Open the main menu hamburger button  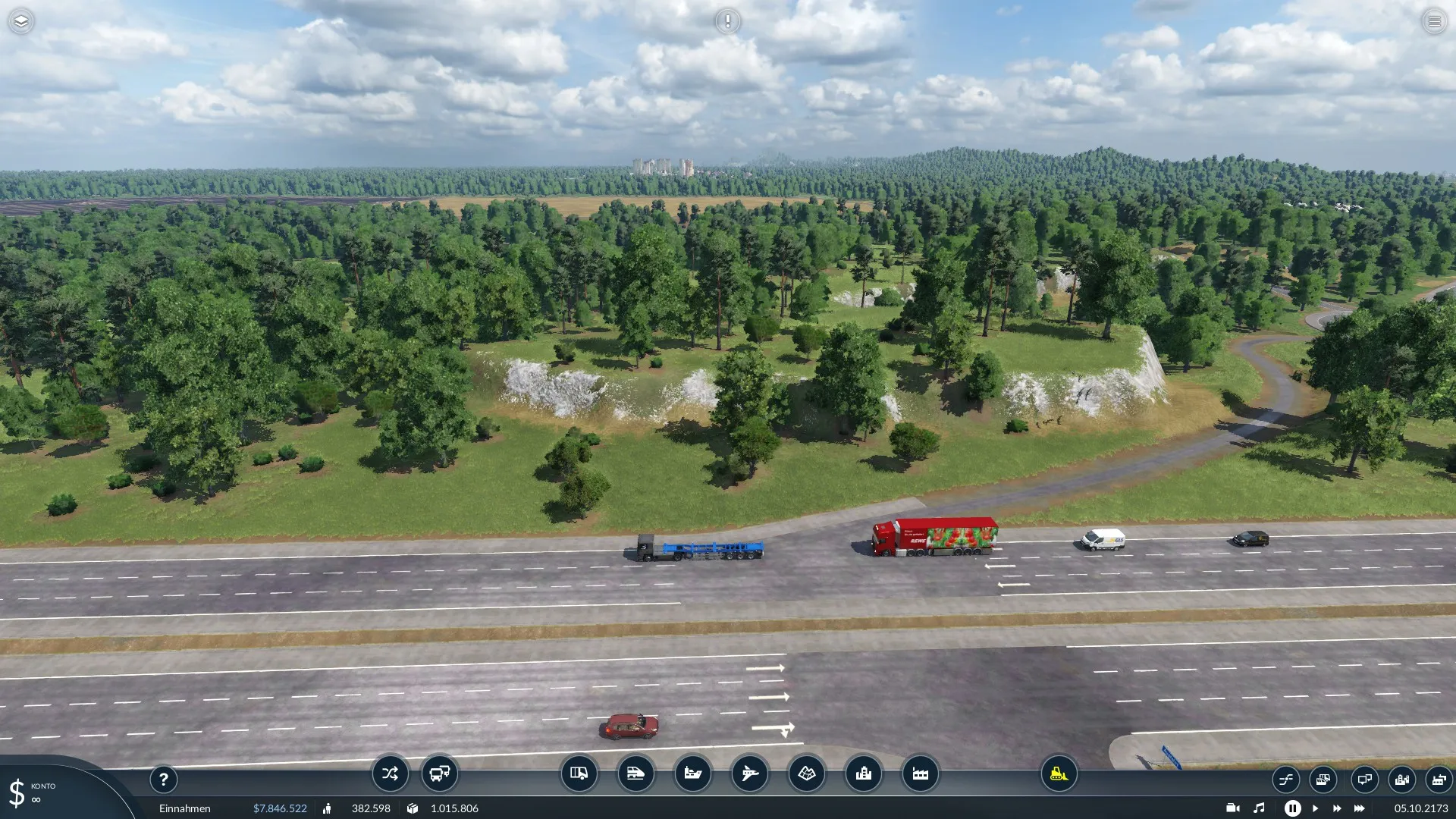tap(1434, 21)
